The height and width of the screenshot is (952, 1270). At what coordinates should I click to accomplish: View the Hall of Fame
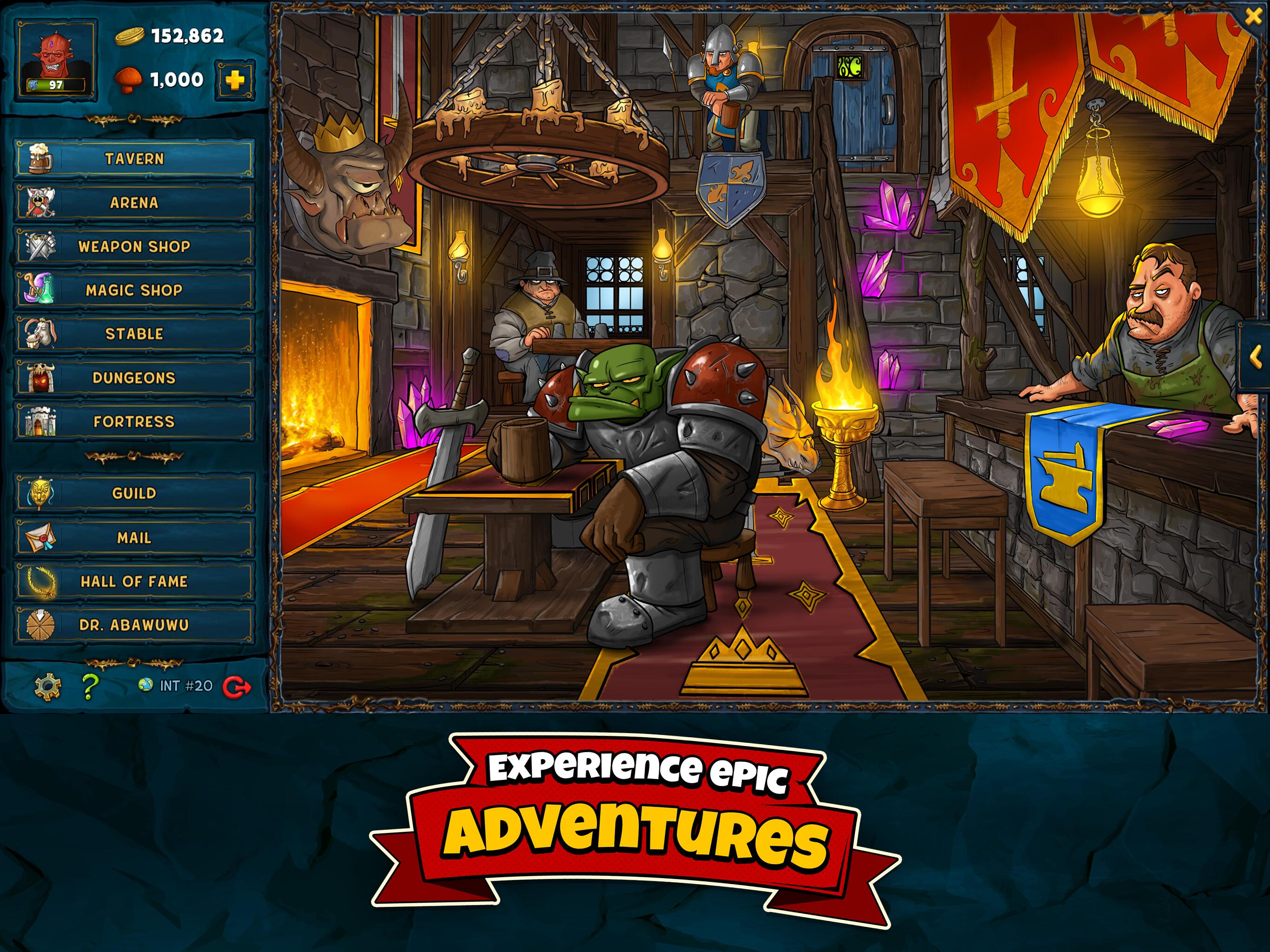tap(134, 581)
